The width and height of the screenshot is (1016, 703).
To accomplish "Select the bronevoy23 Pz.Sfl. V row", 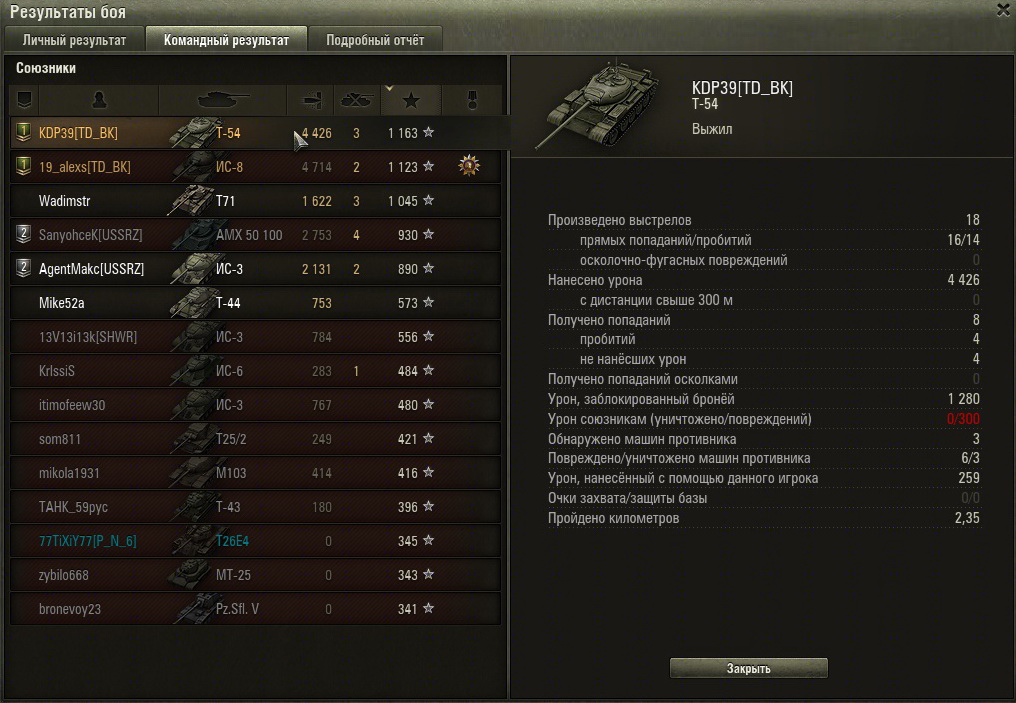I will (255, 608).
